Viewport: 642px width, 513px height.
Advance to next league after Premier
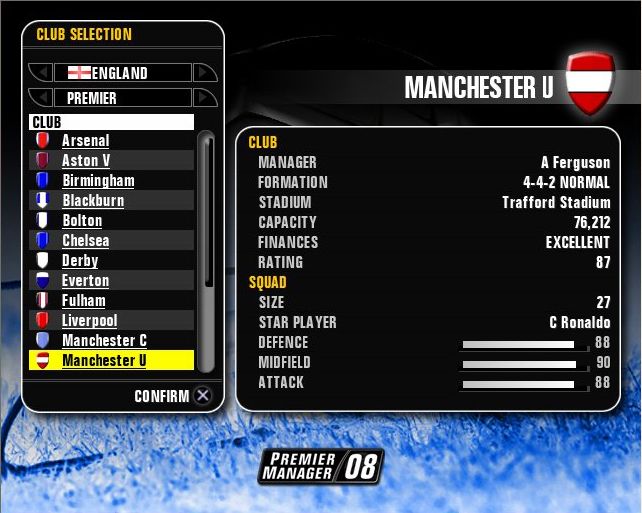click(x=204, y=98)
